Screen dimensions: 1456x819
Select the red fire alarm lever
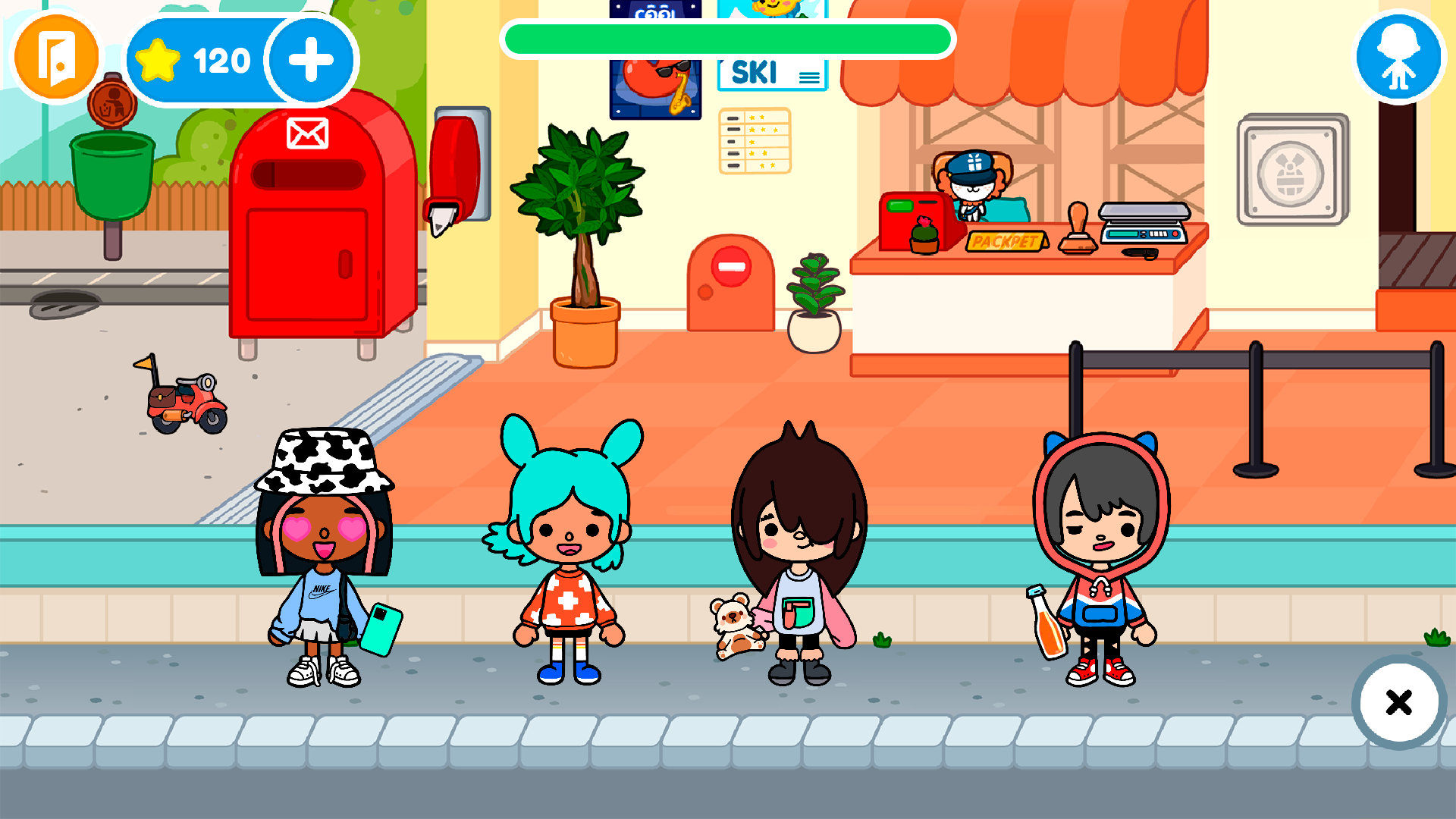455,167
